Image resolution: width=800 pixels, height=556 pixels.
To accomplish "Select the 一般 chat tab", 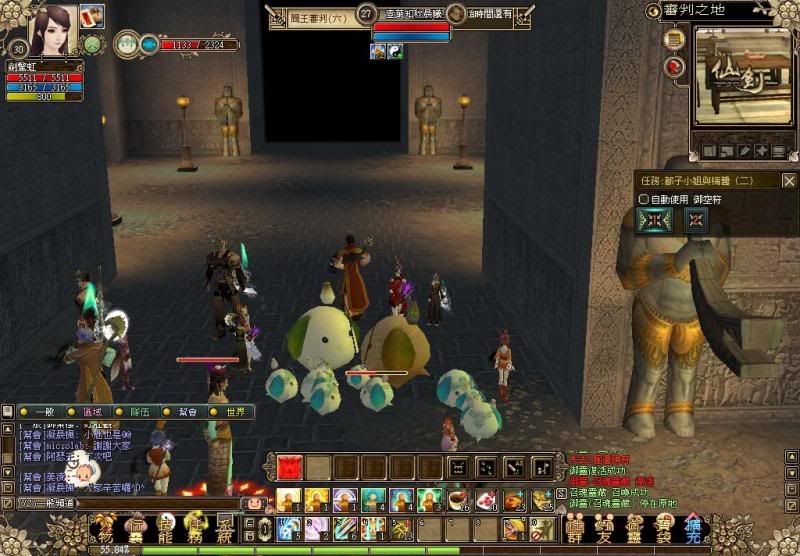I will [x=44, y=412].
